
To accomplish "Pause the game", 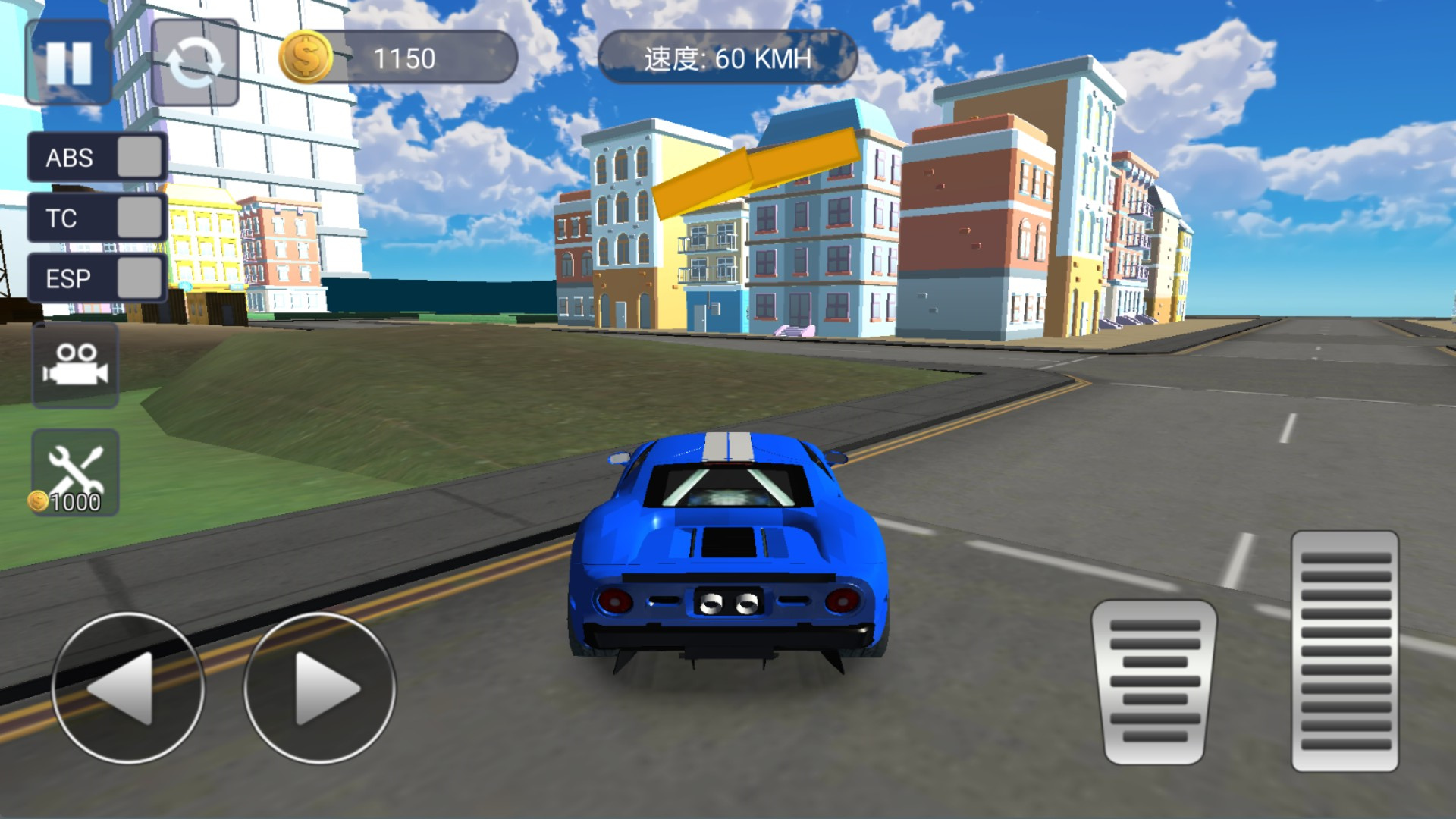I will (x=68, y=62).
